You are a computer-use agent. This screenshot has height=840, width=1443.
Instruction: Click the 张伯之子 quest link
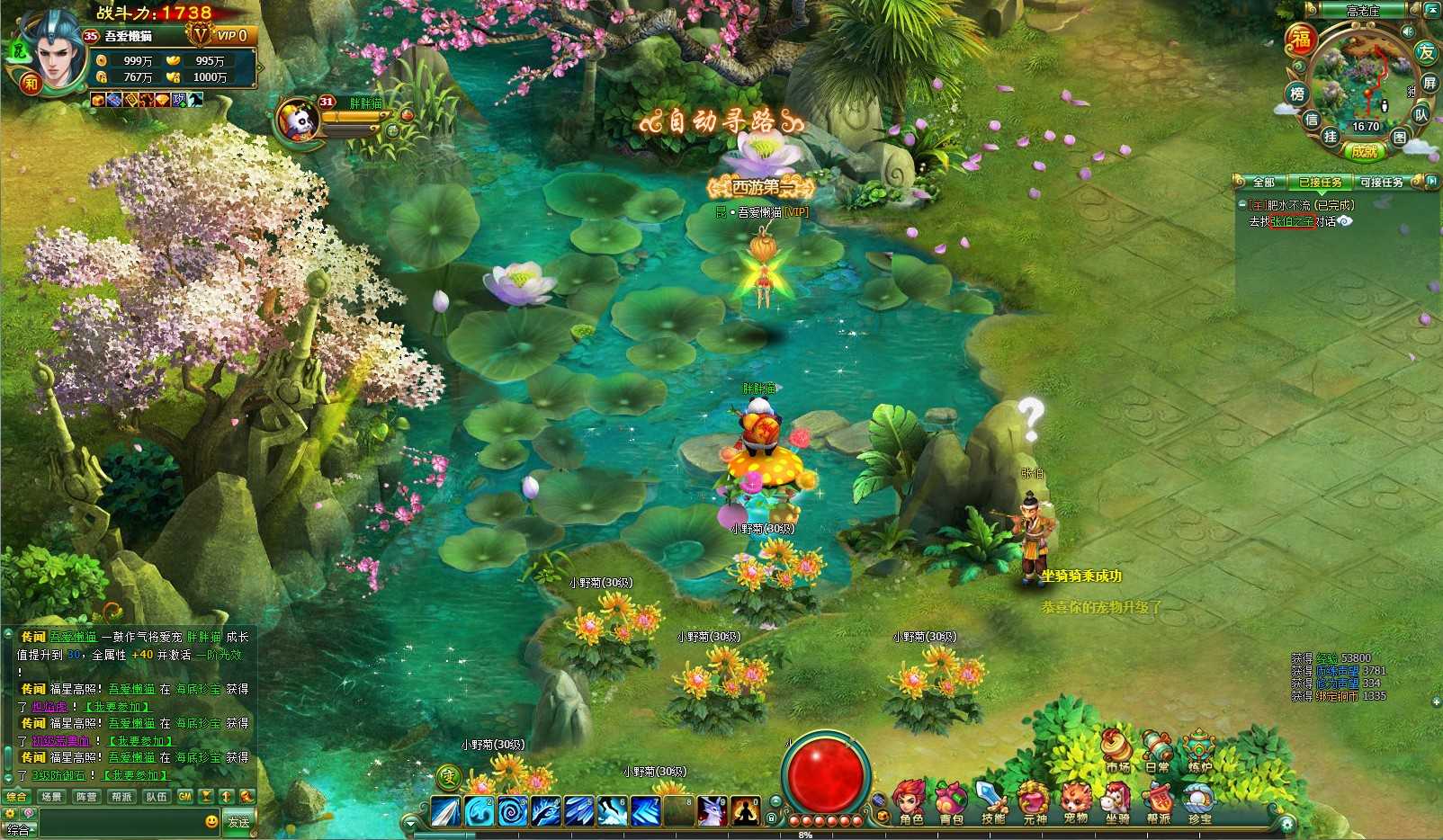tap(1292, 222)
